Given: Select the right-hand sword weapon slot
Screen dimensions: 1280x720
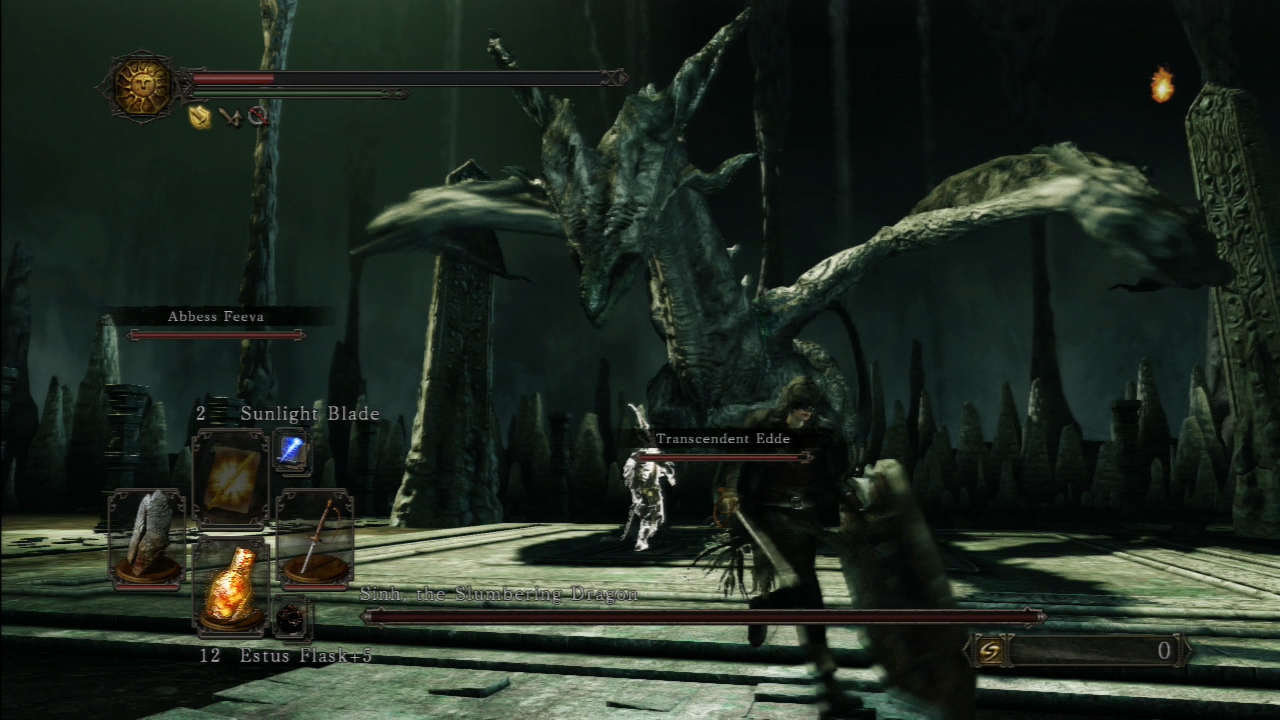Looking at the screenshot, I should click(x=314, y=538).
